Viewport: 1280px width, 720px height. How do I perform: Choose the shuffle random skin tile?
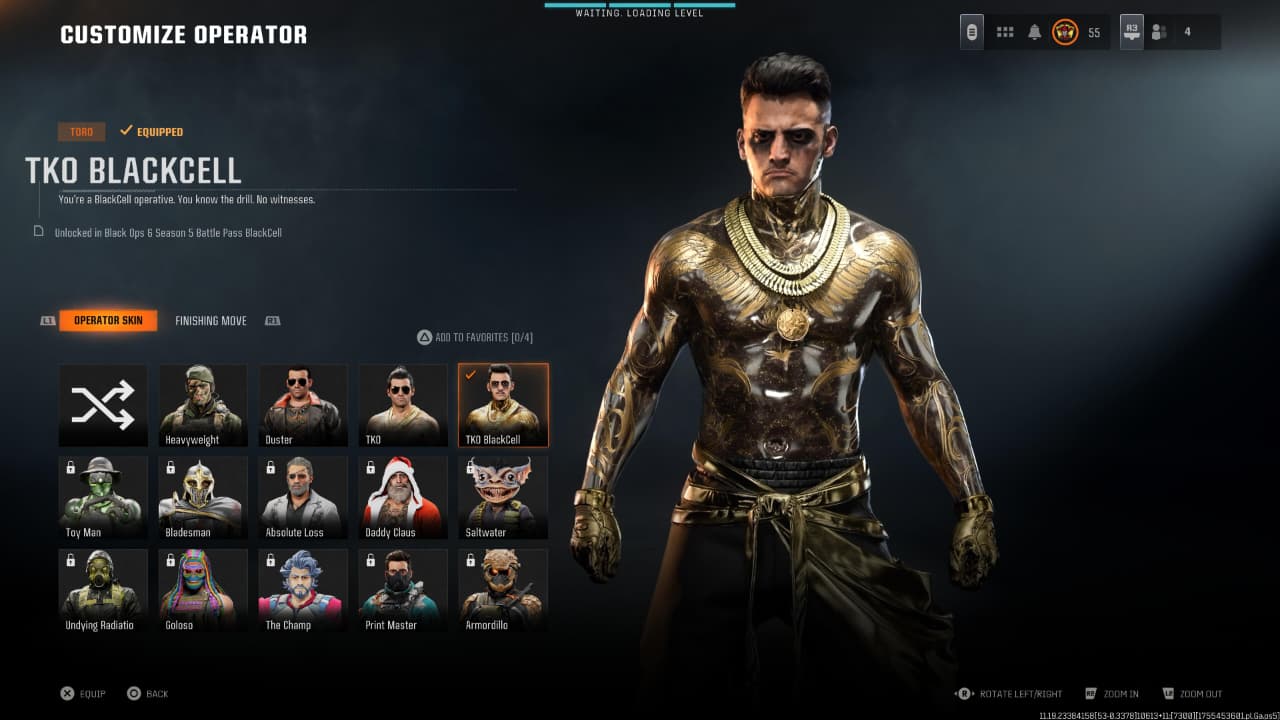103,405
